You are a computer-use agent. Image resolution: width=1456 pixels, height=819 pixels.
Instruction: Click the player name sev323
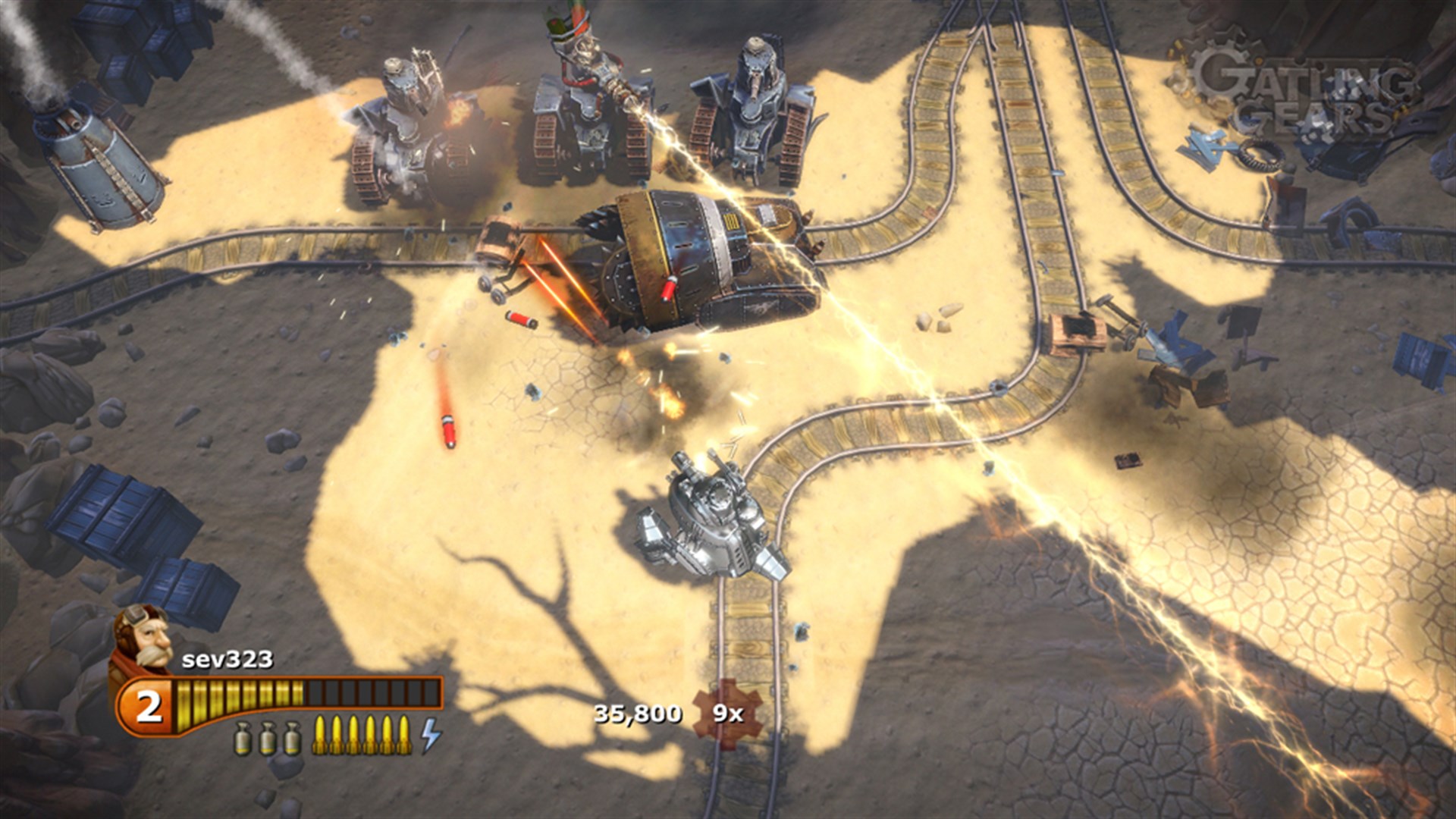click(227, 659)
